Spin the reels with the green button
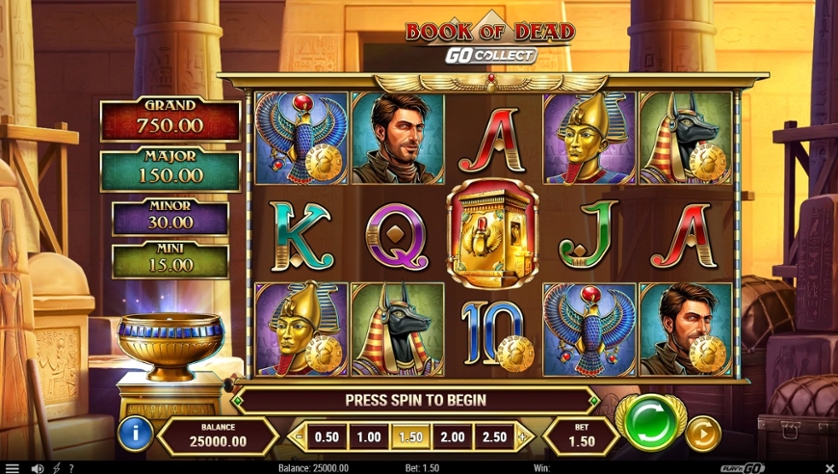The width and height of the screenshot is (838, 474). (x=649, y=422)
